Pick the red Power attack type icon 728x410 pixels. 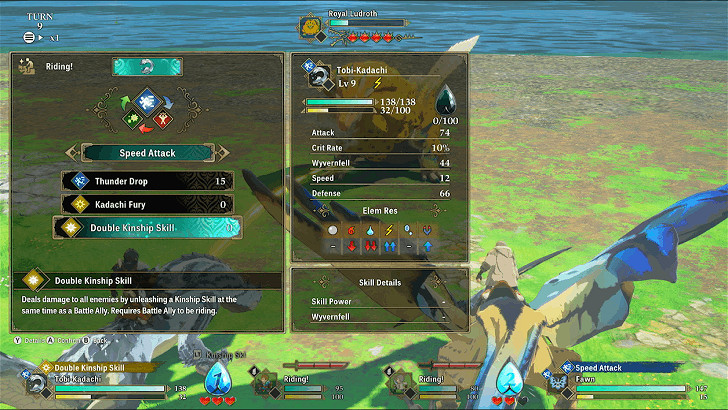point(163,120)
